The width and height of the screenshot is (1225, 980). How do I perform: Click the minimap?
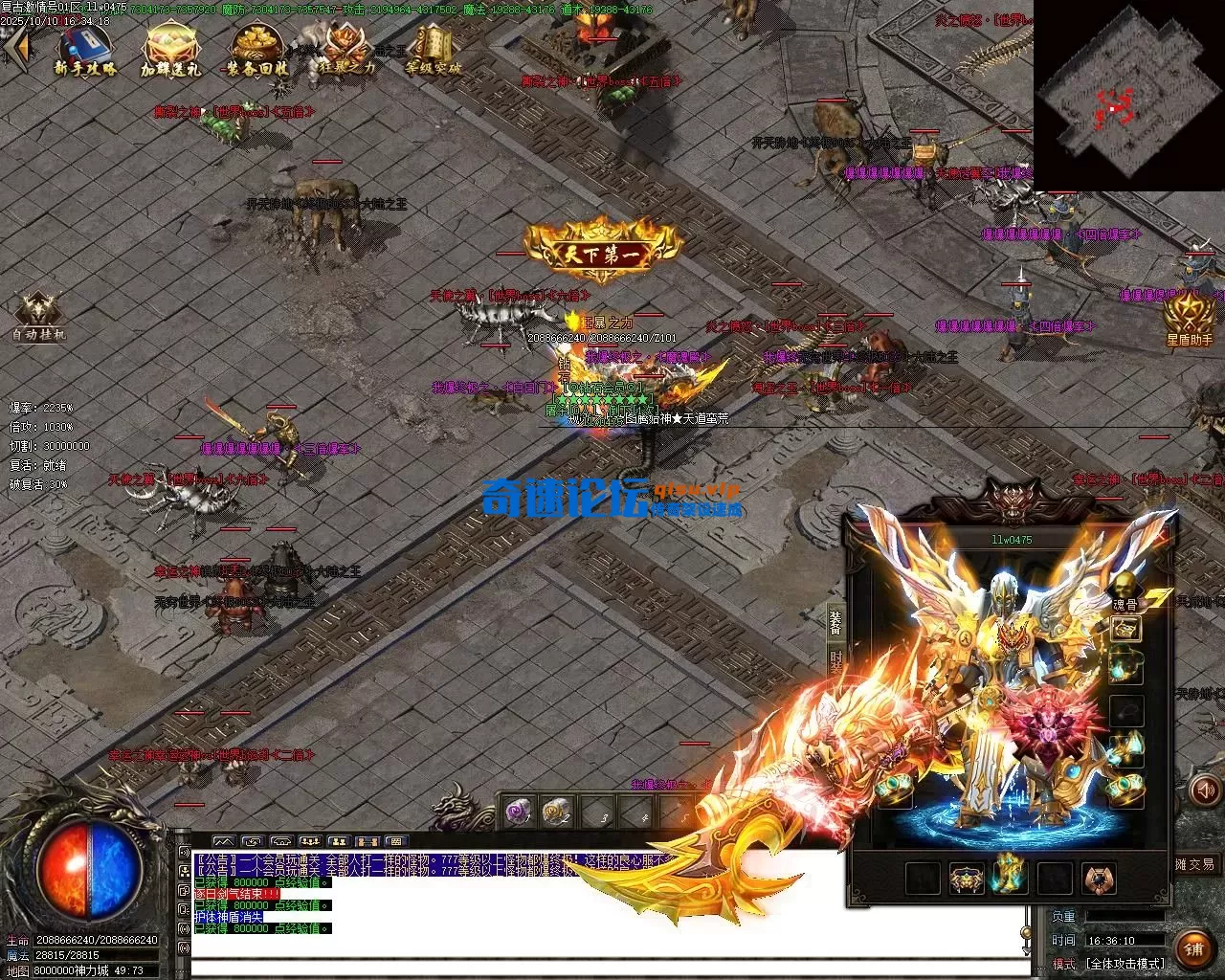pyautogui.click(x=1127, y=96)
